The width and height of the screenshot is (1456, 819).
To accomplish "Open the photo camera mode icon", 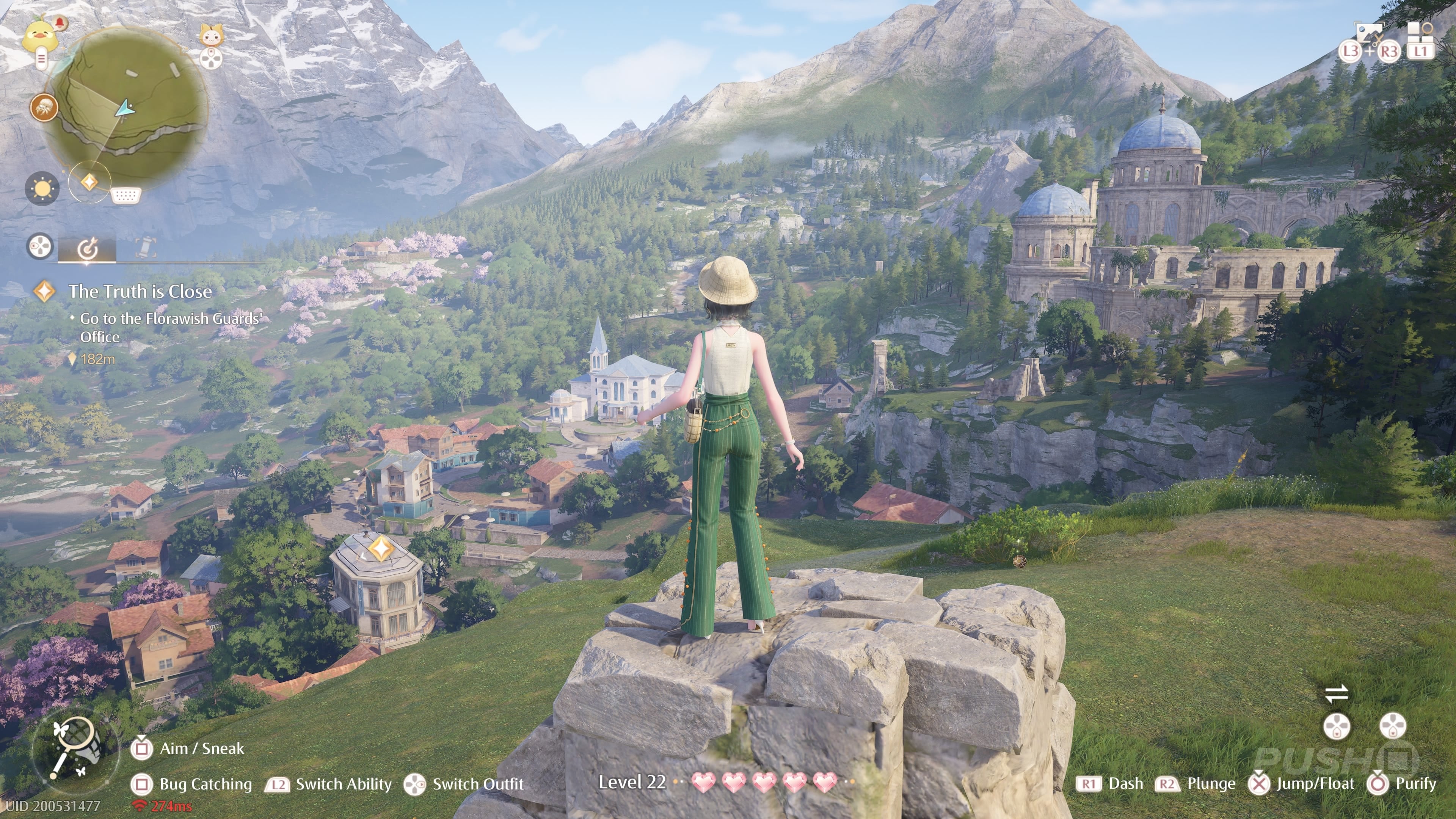I will pyautogui.click(x=1369, y=34).
